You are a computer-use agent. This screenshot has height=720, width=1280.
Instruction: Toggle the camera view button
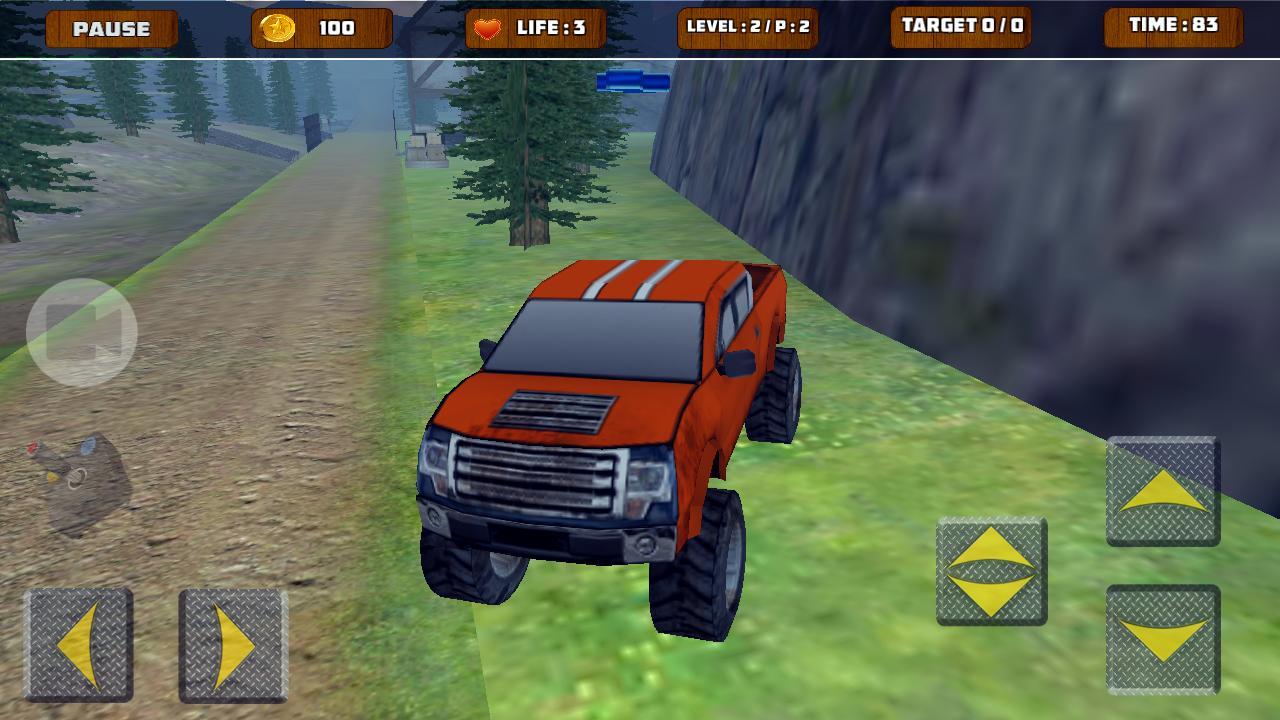coord(82,330)
